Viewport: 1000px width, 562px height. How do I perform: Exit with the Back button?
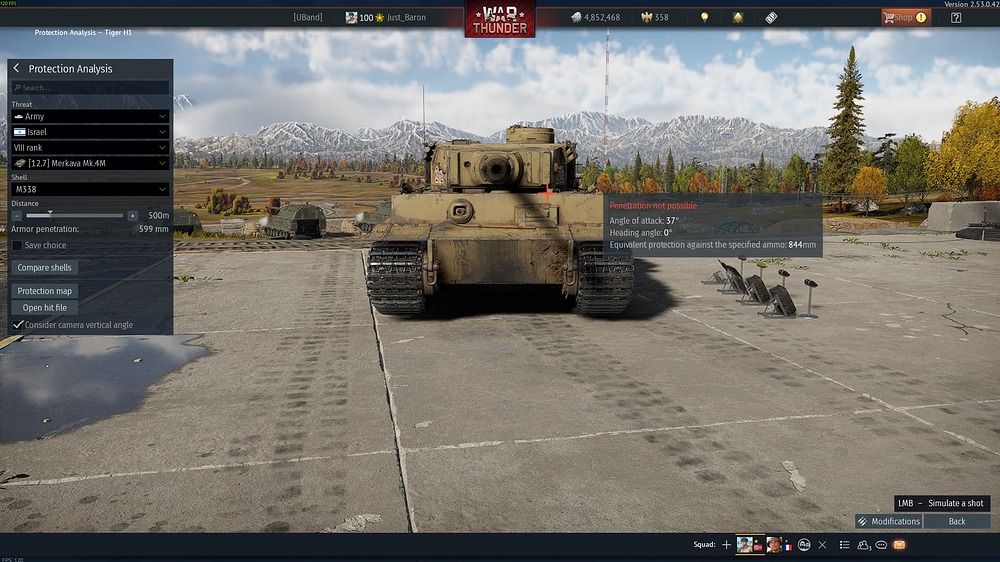(x=957, y=521)
